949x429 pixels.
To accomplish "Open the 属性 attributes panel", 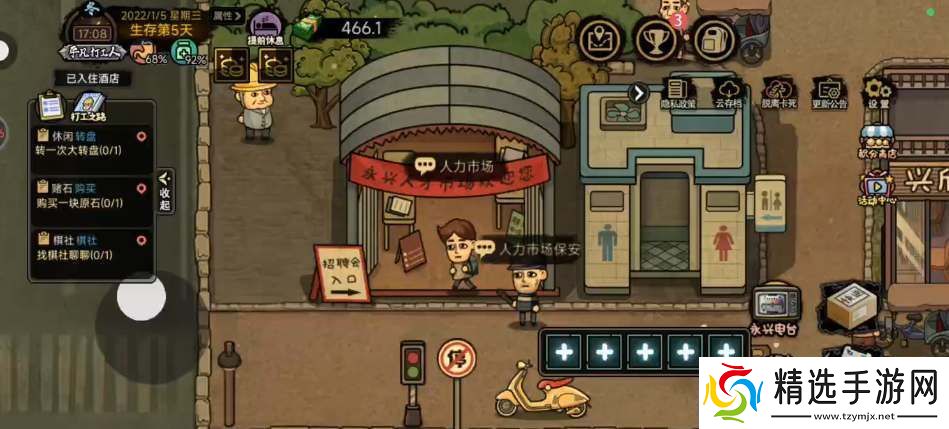I will [227, 15].
